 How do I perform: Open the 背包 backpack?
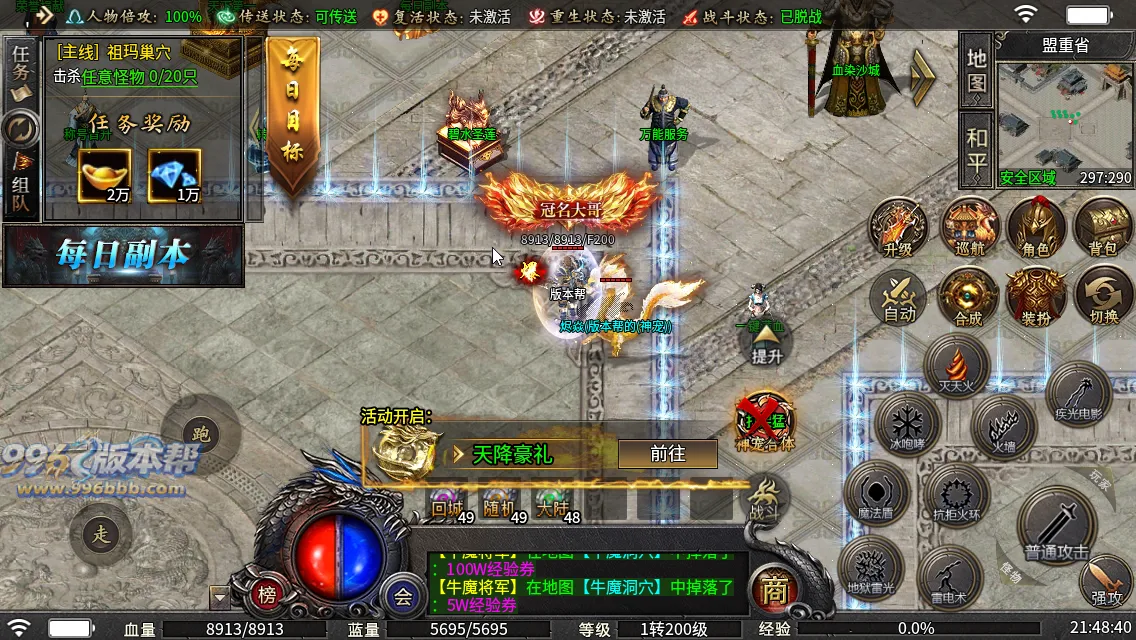click(1102, 228)
